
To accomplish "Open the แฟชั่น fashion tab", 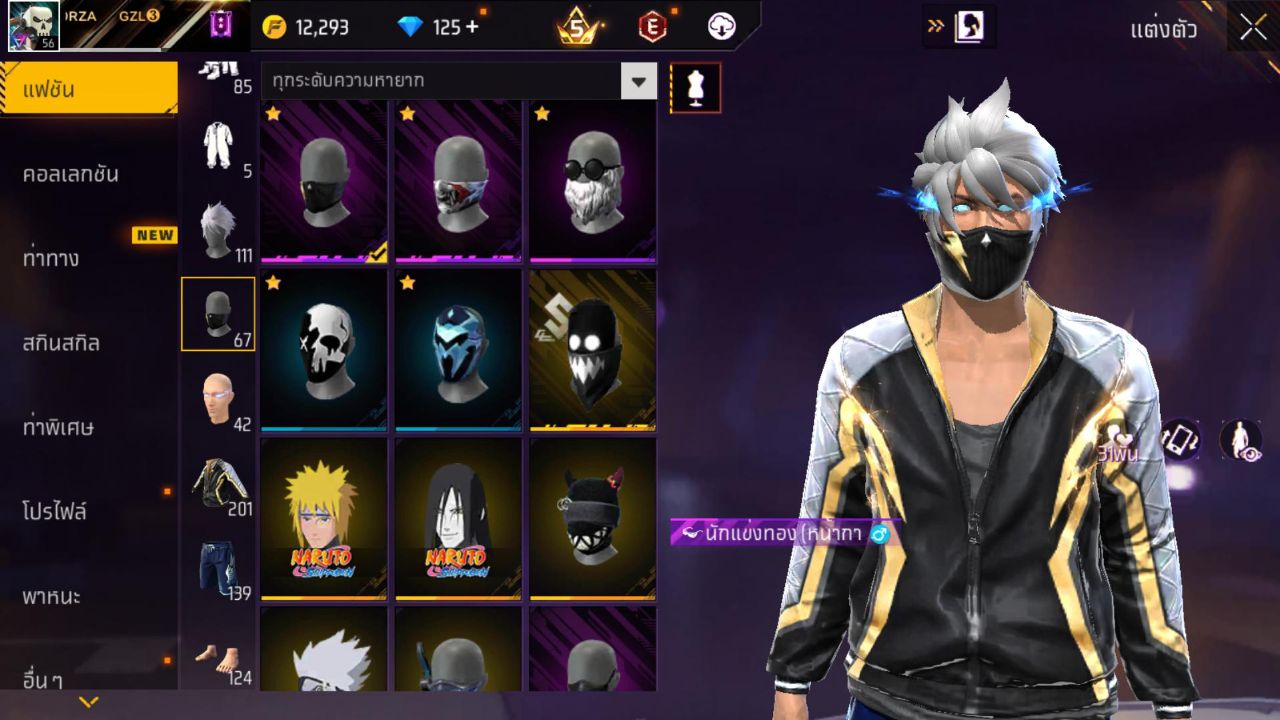I will click(x=89, y=89).
